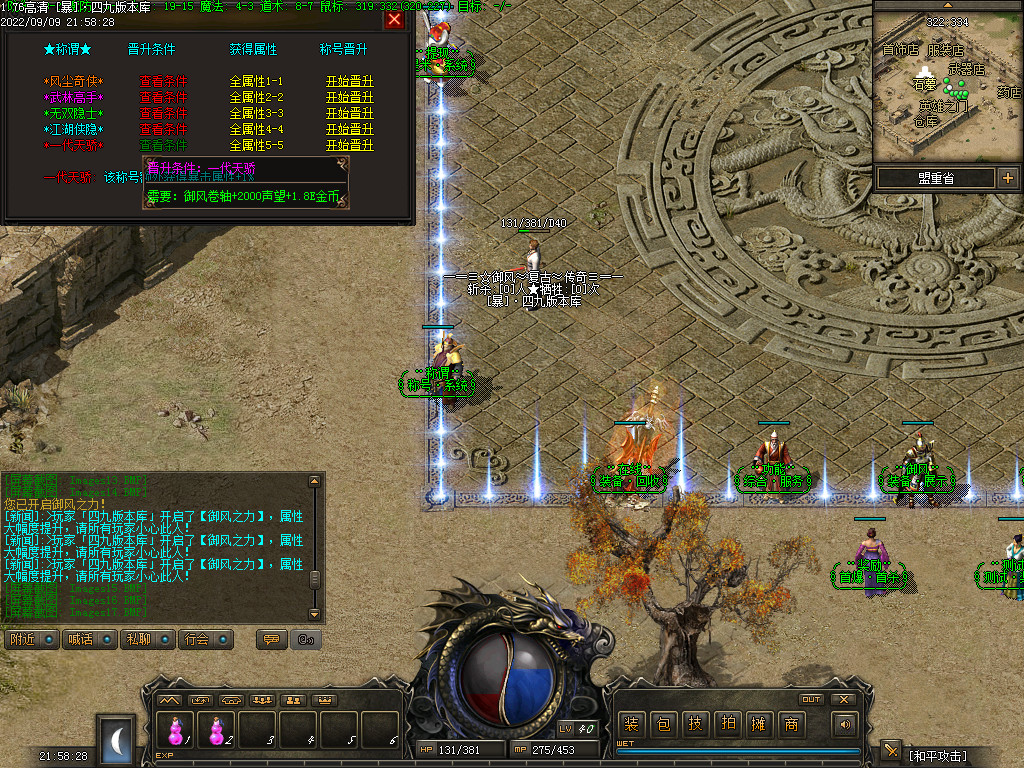Switch chat to 喊话 channel

point(88,639)
